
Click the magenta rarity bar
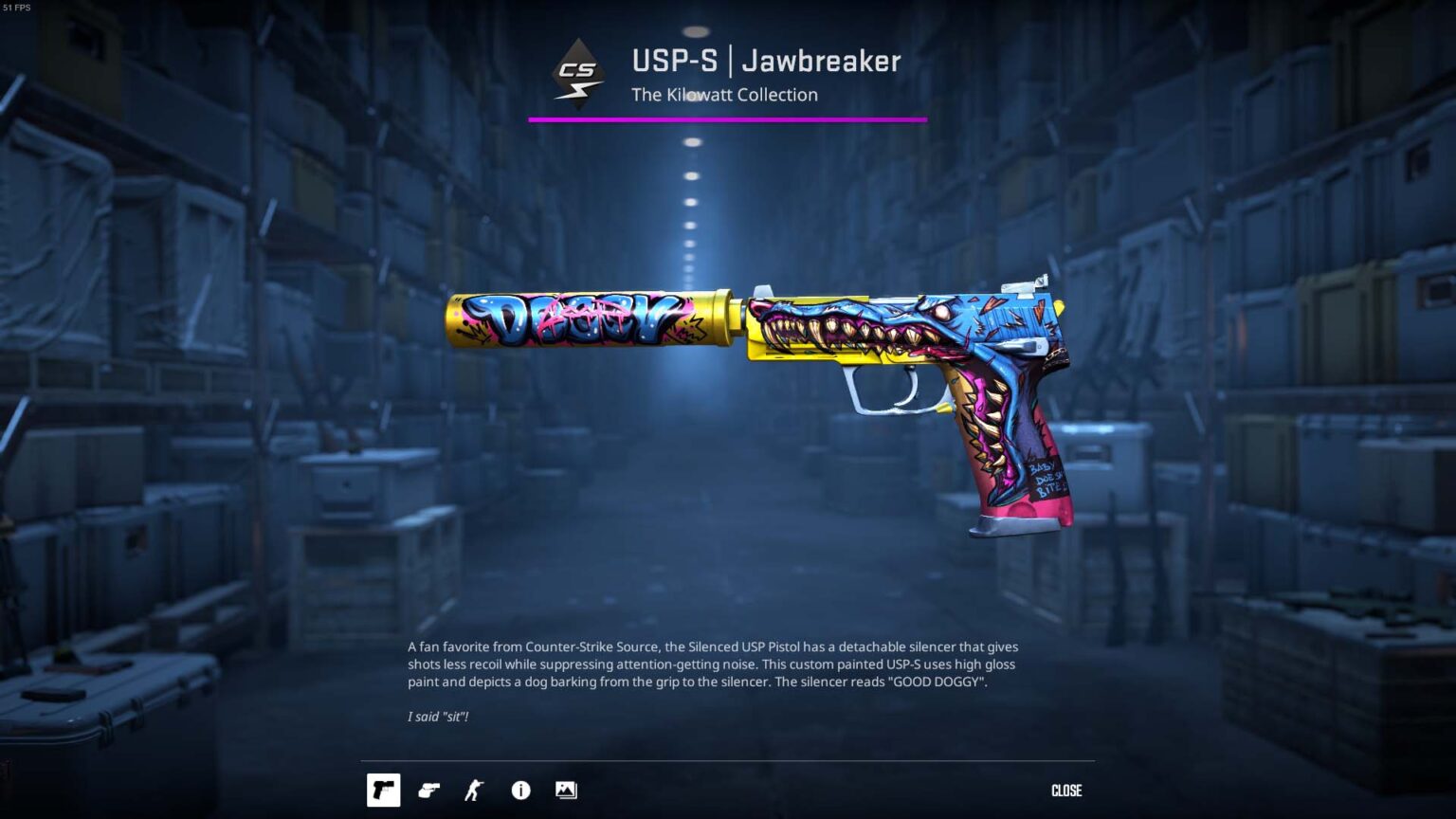click(x=726, y=118)
